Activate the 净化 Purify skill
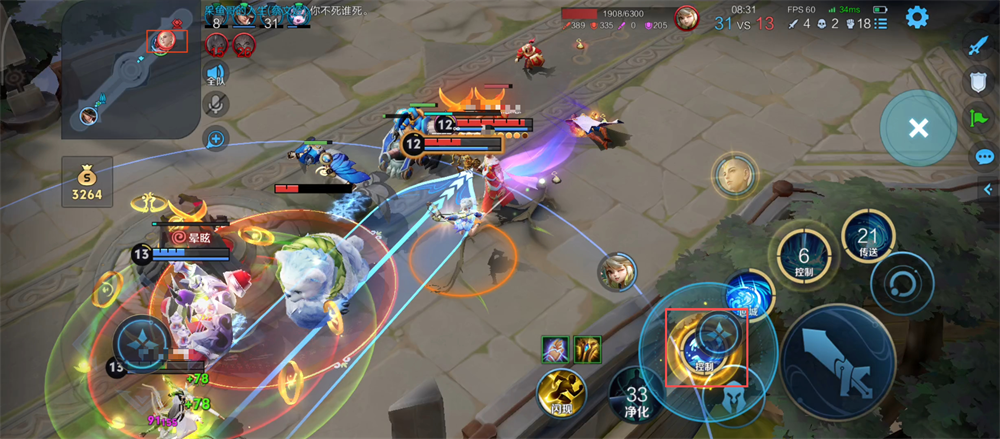The width and height of the screenshot is (1000, 439). 637,391
